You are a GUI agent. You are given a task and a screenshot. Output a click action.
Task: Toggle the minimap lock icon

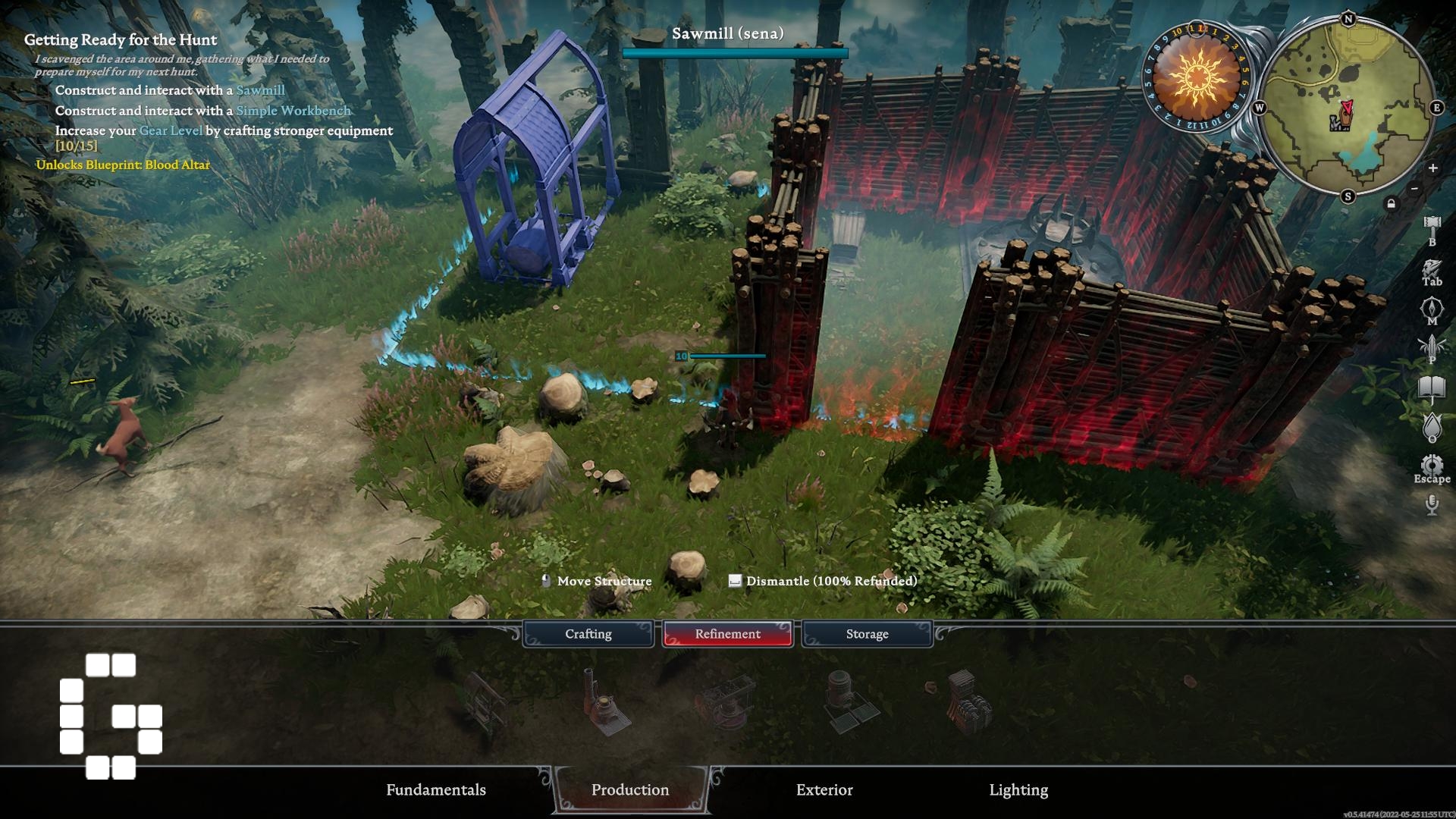pyautogui.click(x=1391, y=203)
